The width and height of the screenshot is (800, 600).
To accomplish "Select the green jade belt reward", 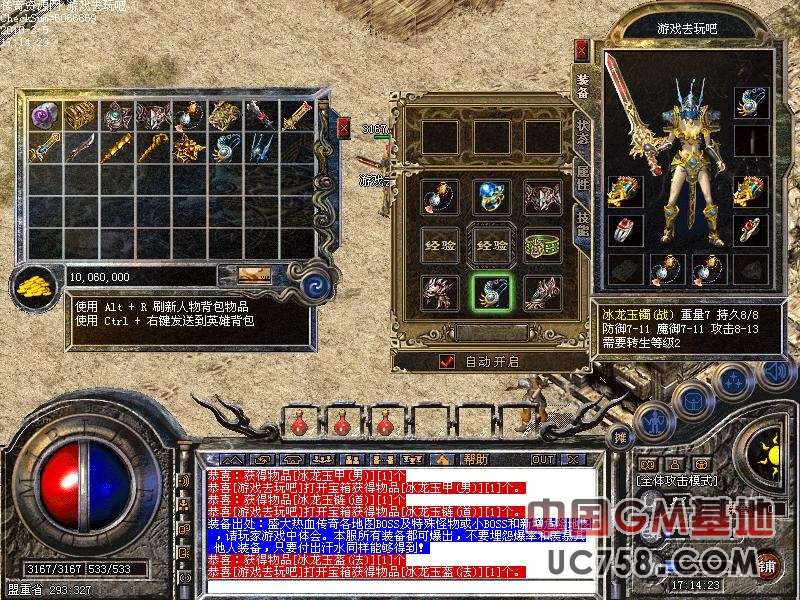I will (543, 245).
